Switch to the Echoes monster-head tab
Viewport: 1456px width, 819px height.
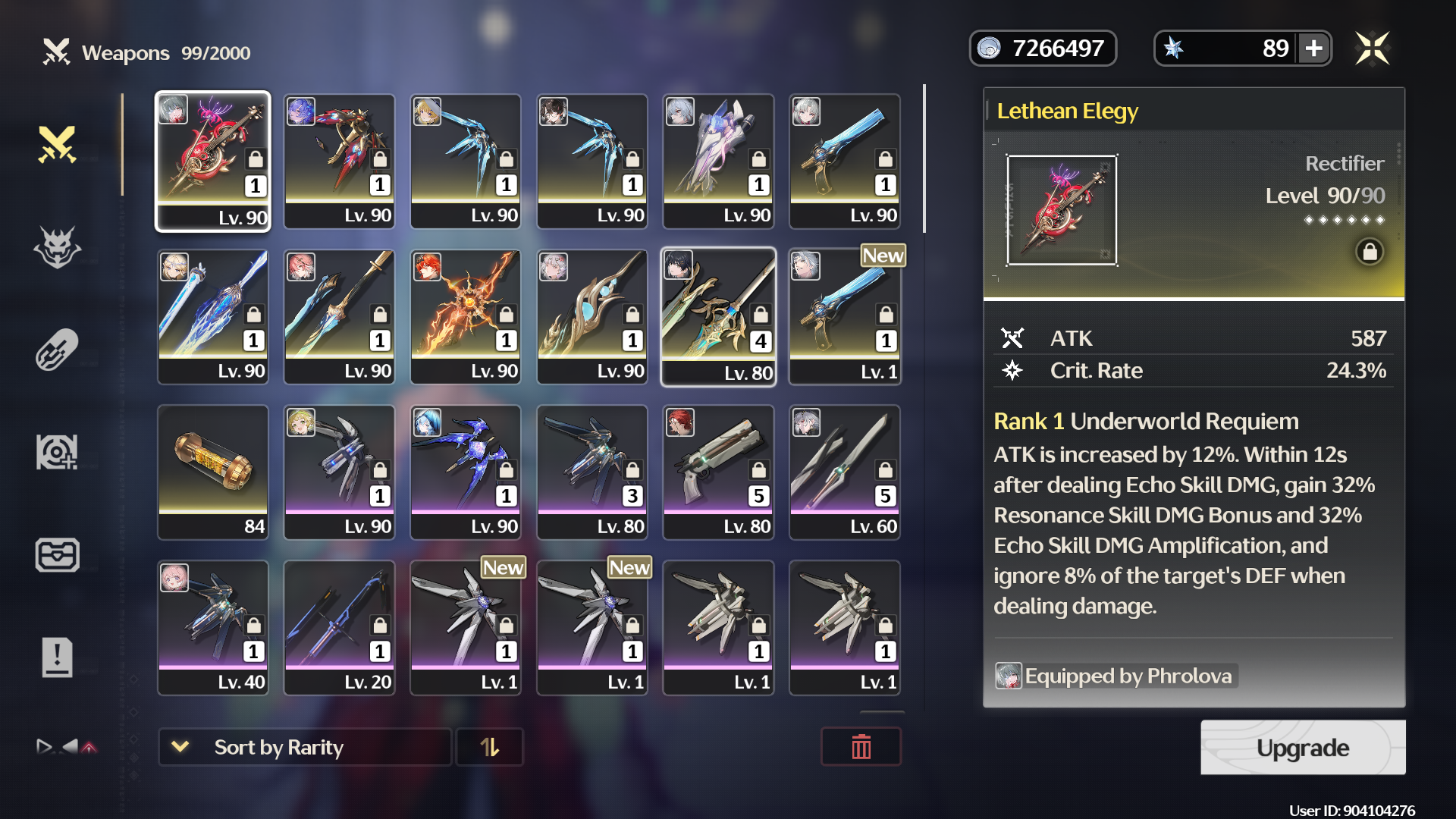58,247
